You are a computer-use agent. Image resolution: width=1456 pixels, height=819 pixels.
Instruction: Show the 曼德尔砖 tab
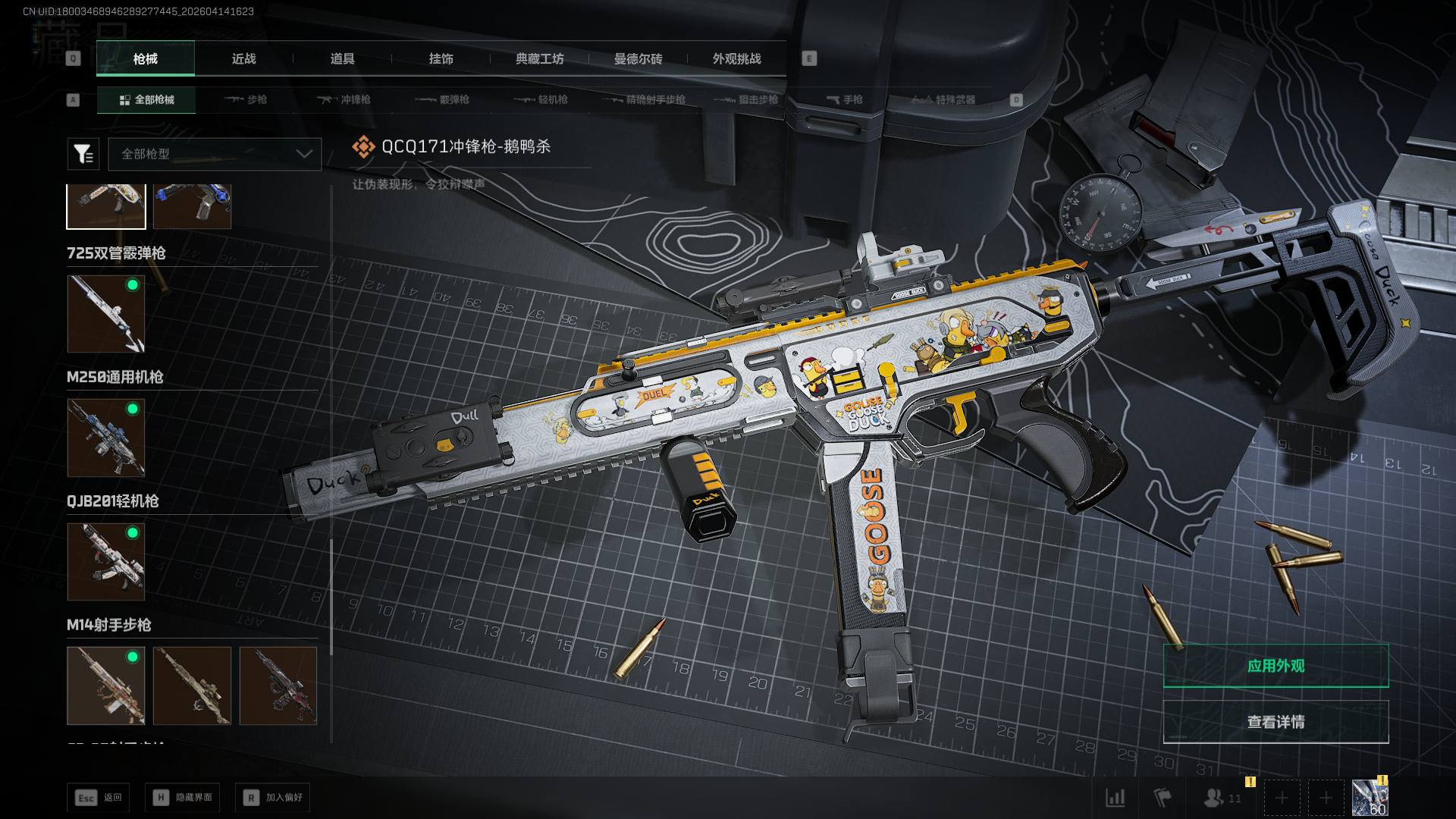click(638, 58)
